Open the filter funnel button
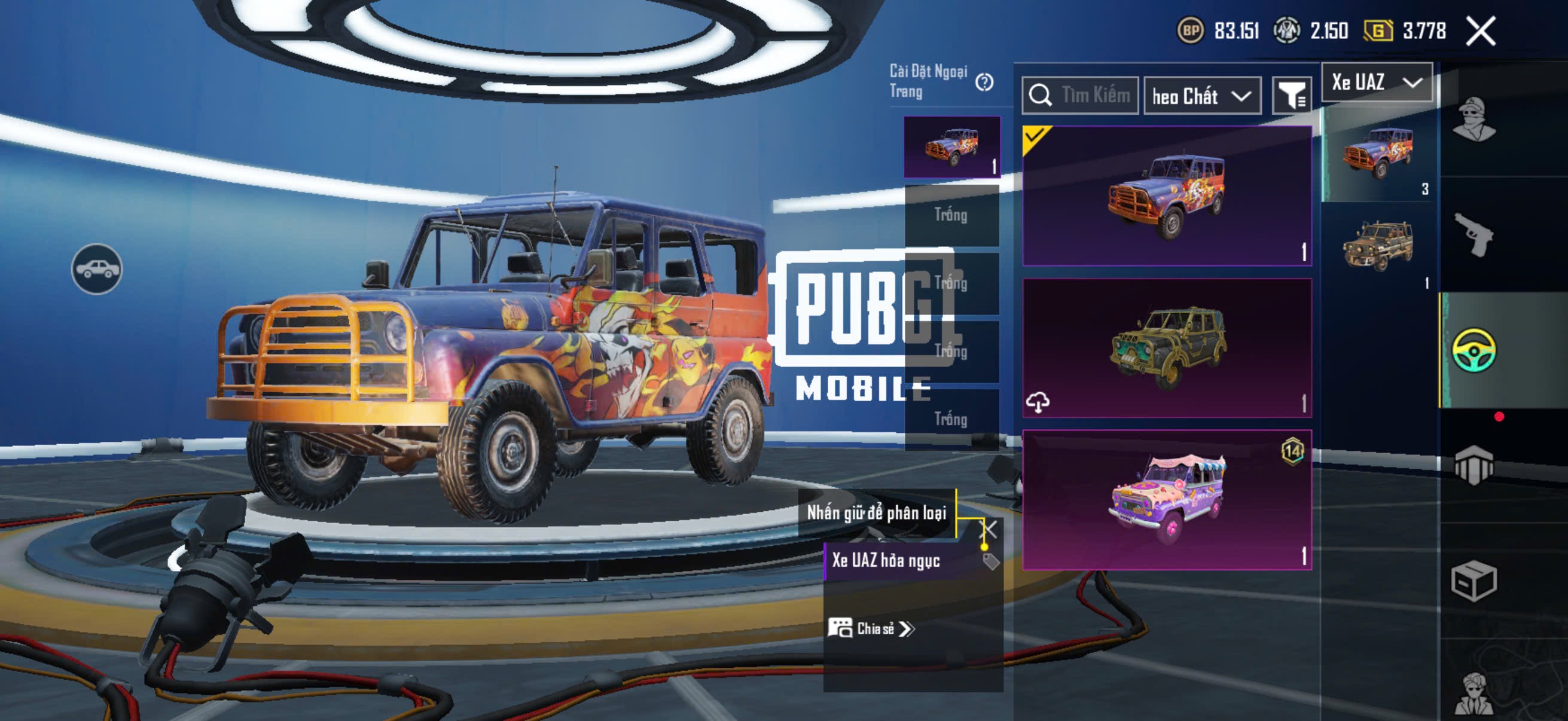1568x721 pixels. (x=1292, y=96)
